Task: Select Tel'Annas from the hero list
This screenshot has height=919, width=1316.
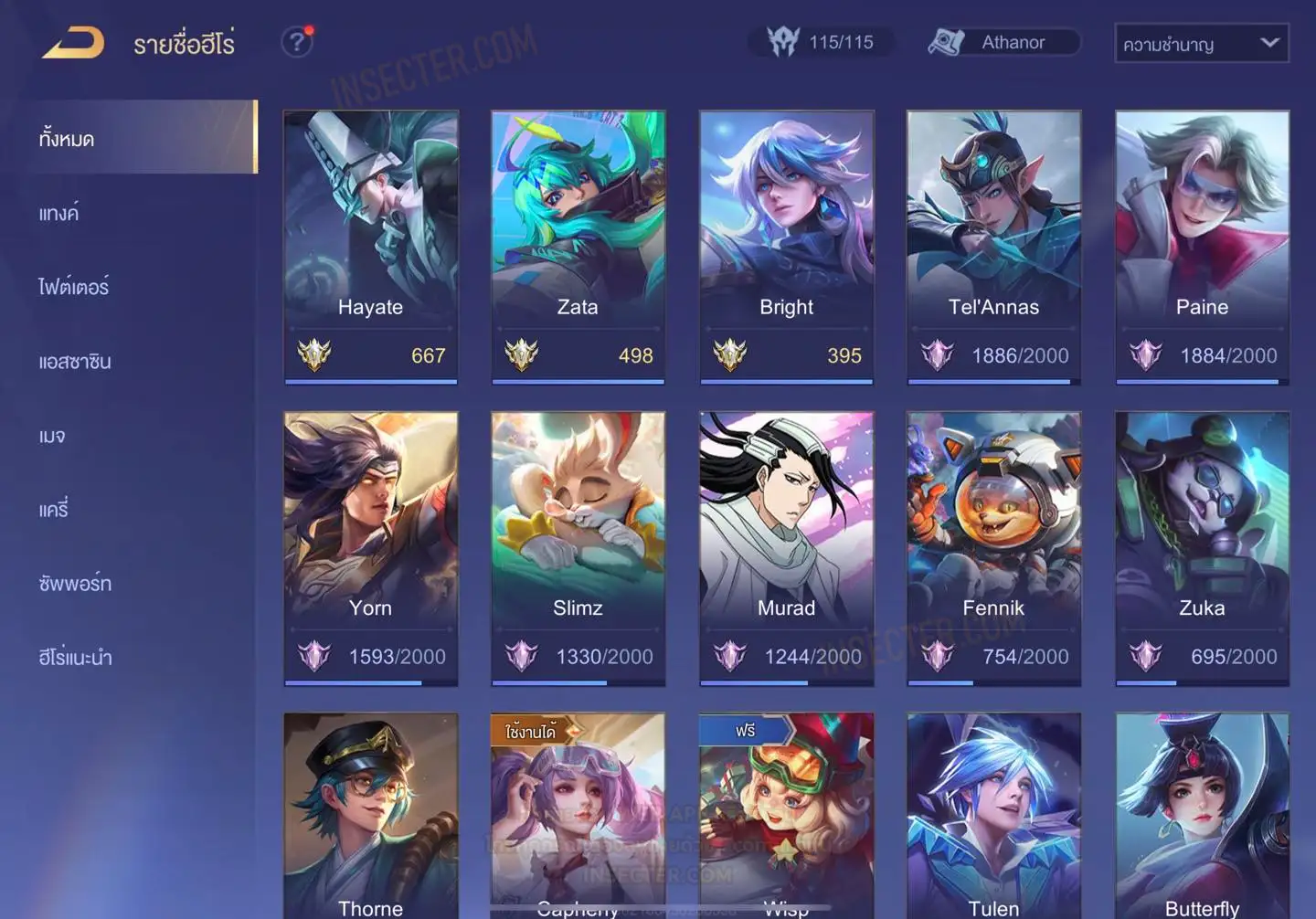Action: 993,247
